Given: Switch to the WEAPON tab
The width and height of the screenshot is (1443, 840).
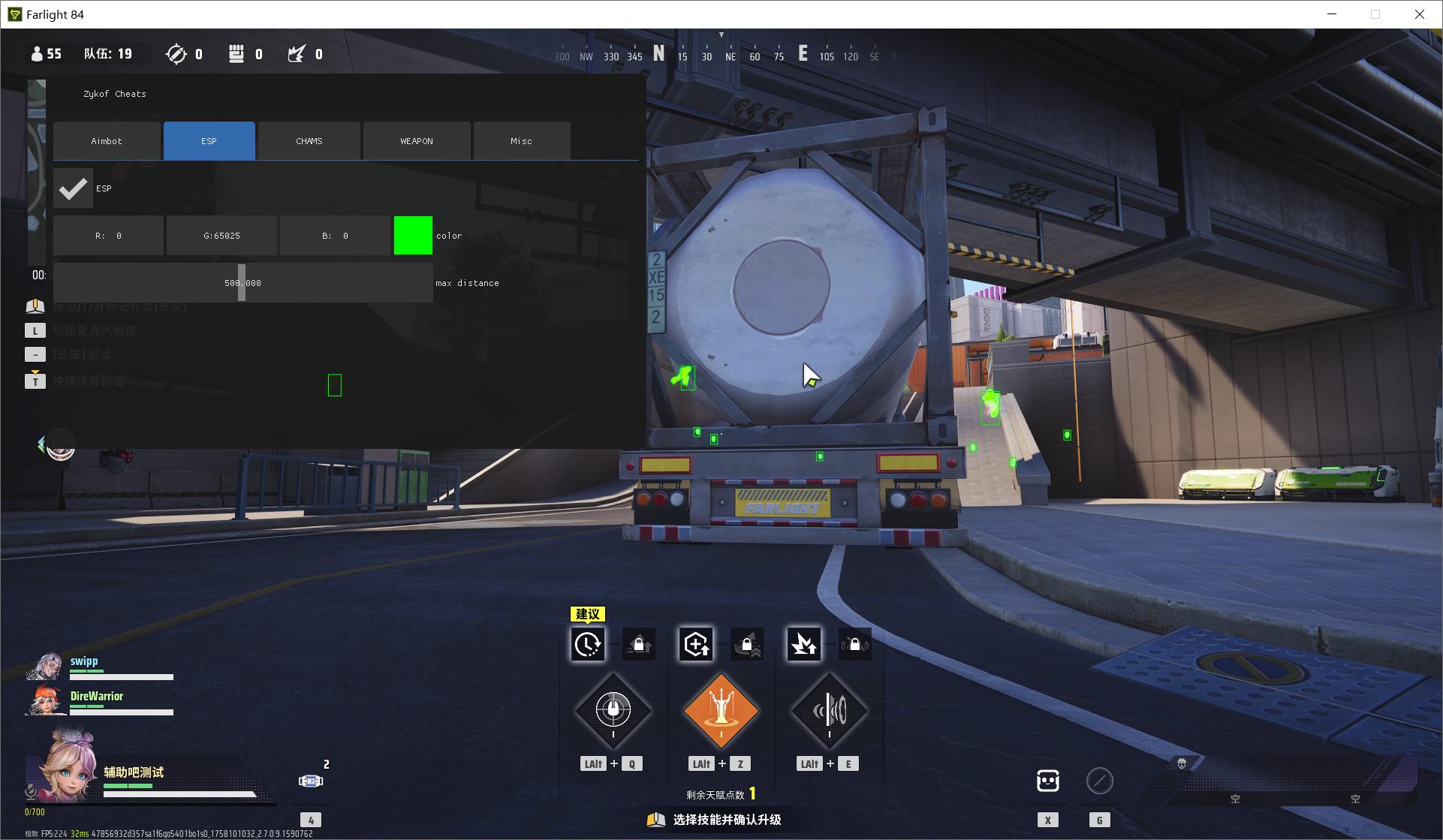Looking at the screenshot, I should point(417,141).
